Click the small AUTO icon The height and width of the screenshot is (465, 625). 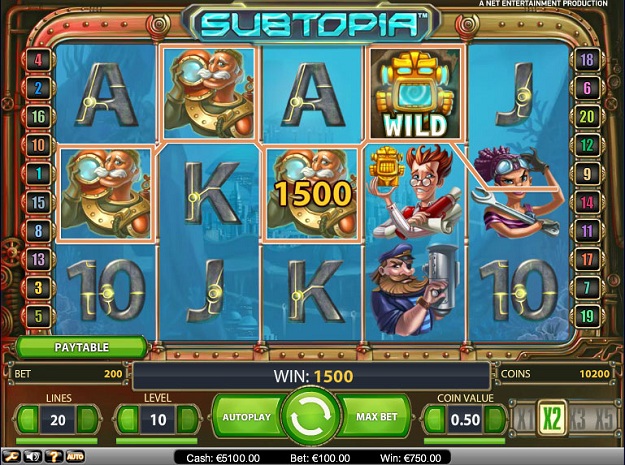[x=75, y=457]
